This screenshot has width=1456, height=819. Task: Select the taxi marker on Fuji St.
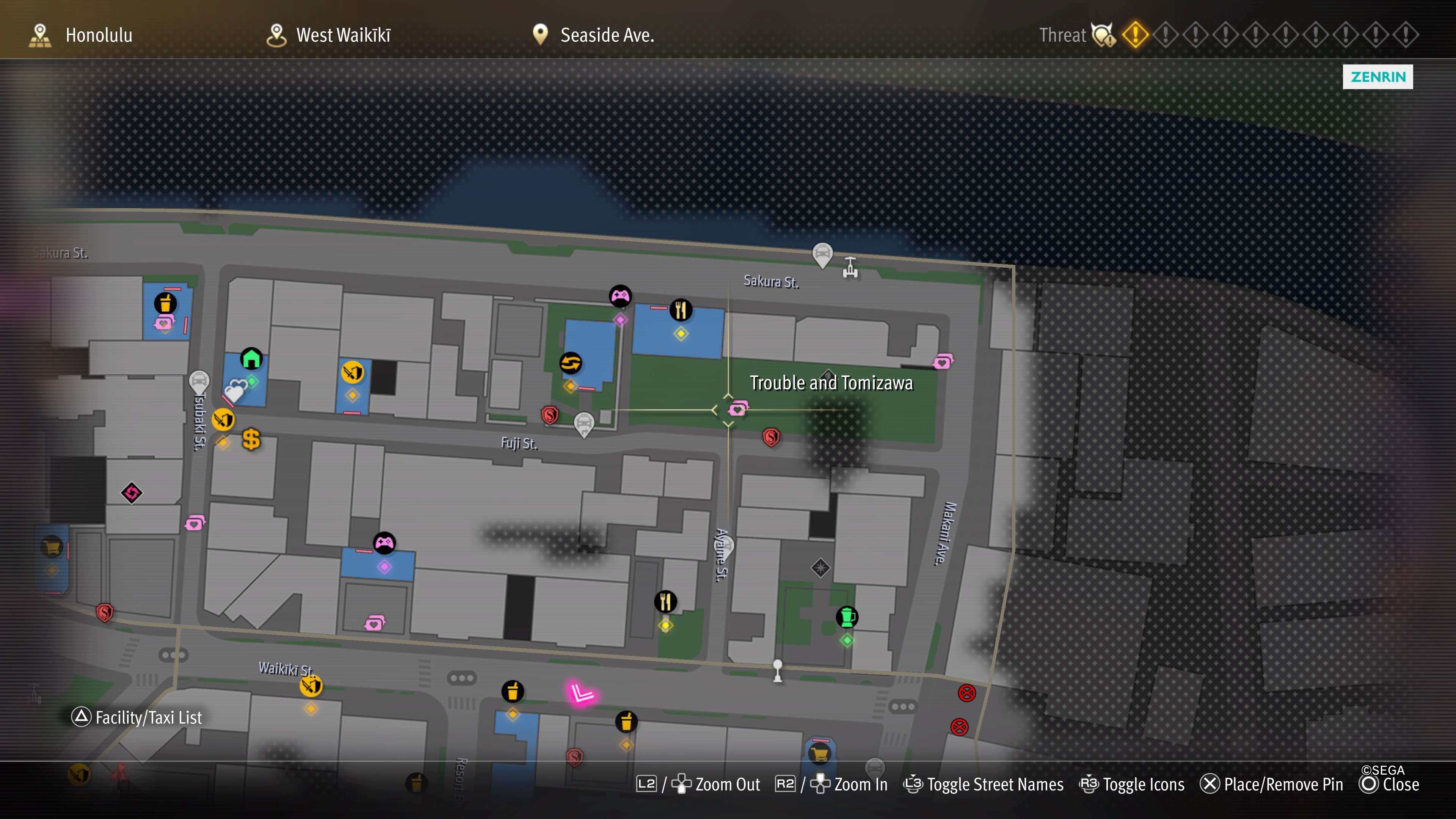[584, 424]
